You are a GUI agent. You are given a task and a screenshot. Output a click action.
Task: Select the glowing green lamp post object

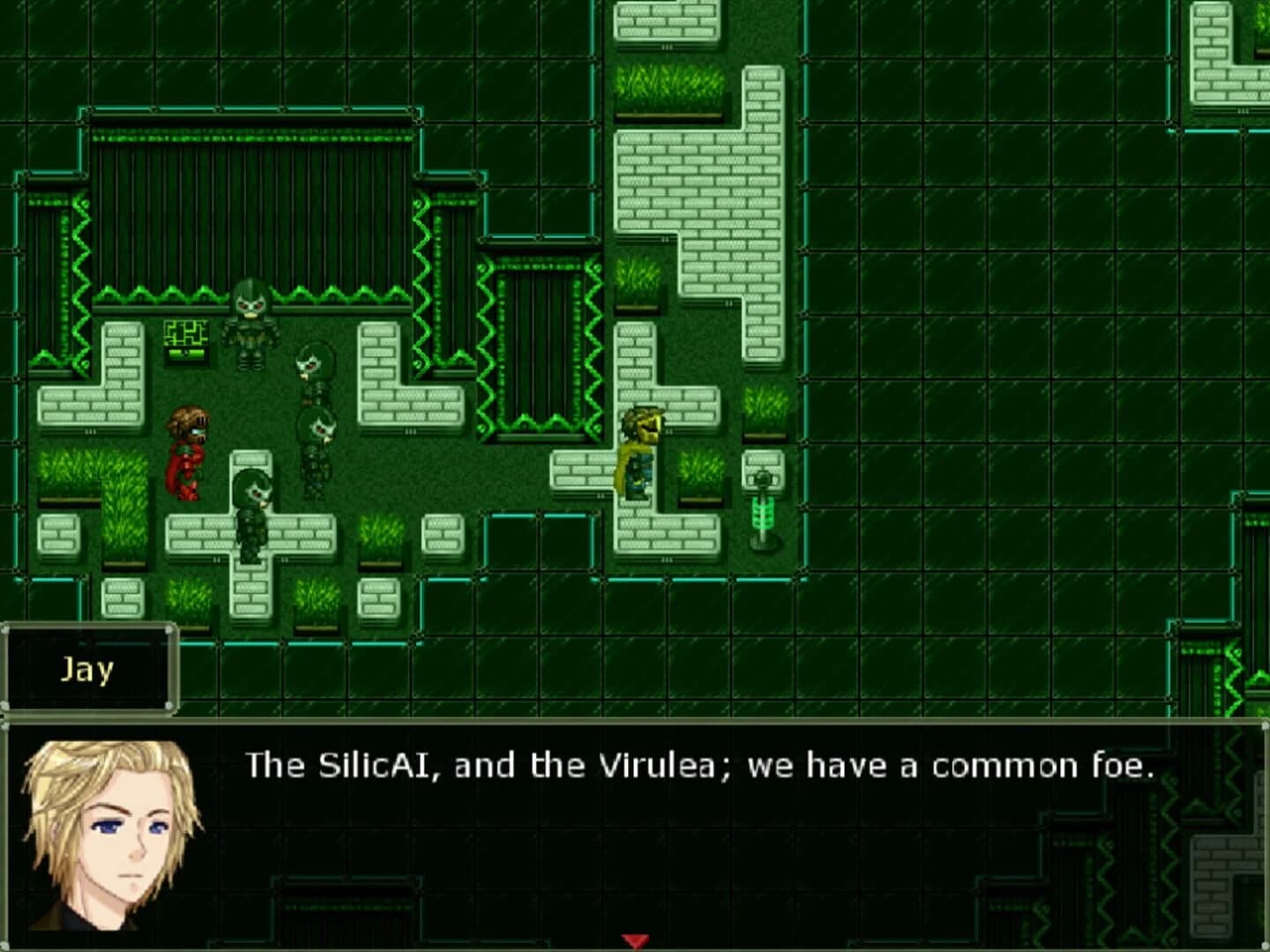click(x=762, y=511)
